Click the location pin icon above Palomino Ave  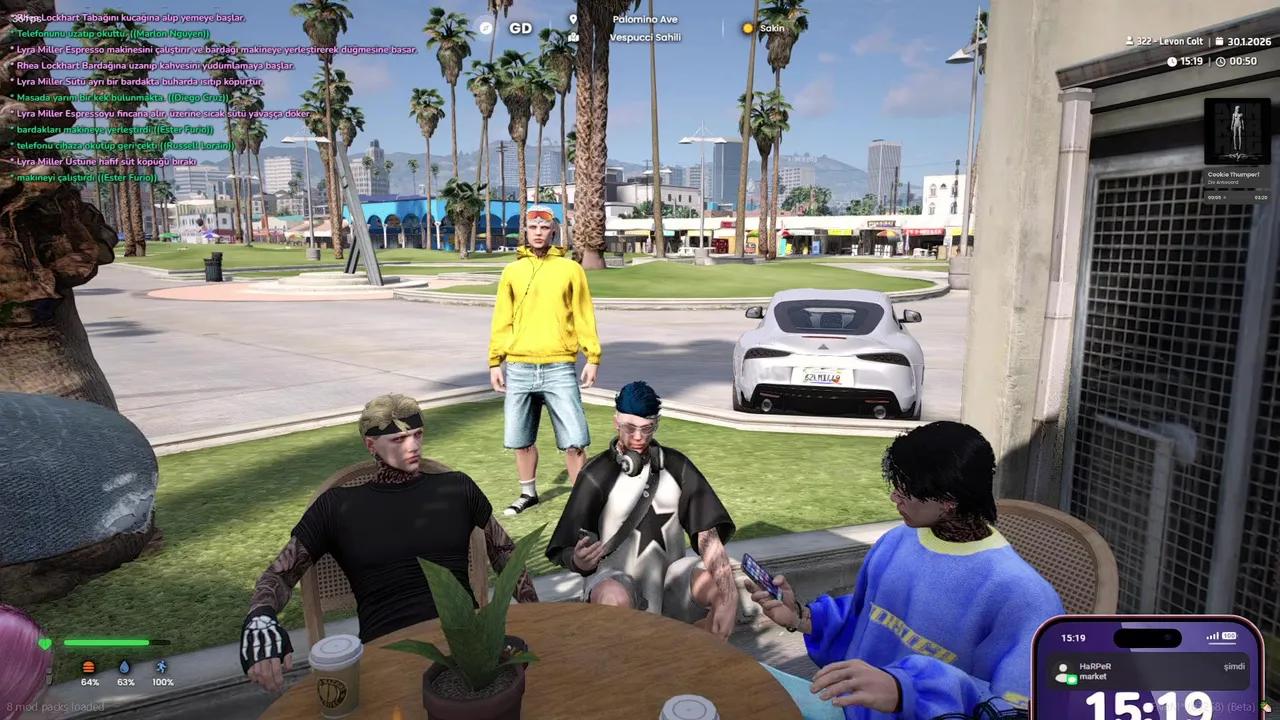tap(574, 19)
